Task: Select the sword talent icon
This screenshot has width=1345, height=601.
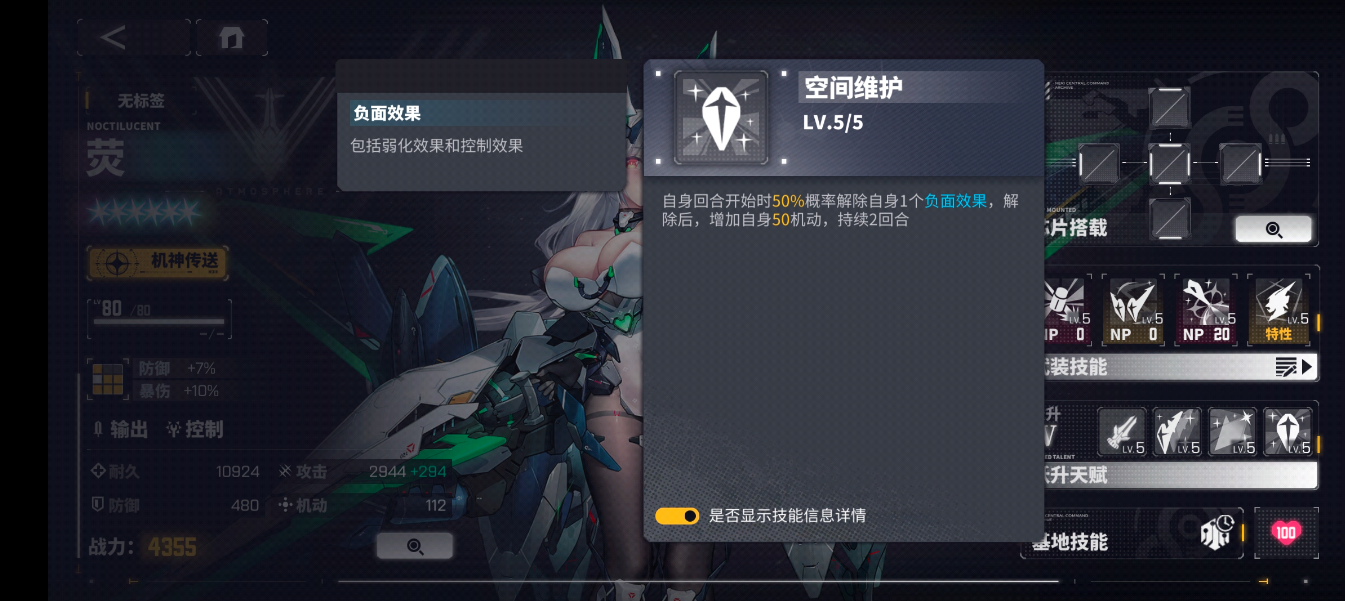Action: pos(1122,432)
